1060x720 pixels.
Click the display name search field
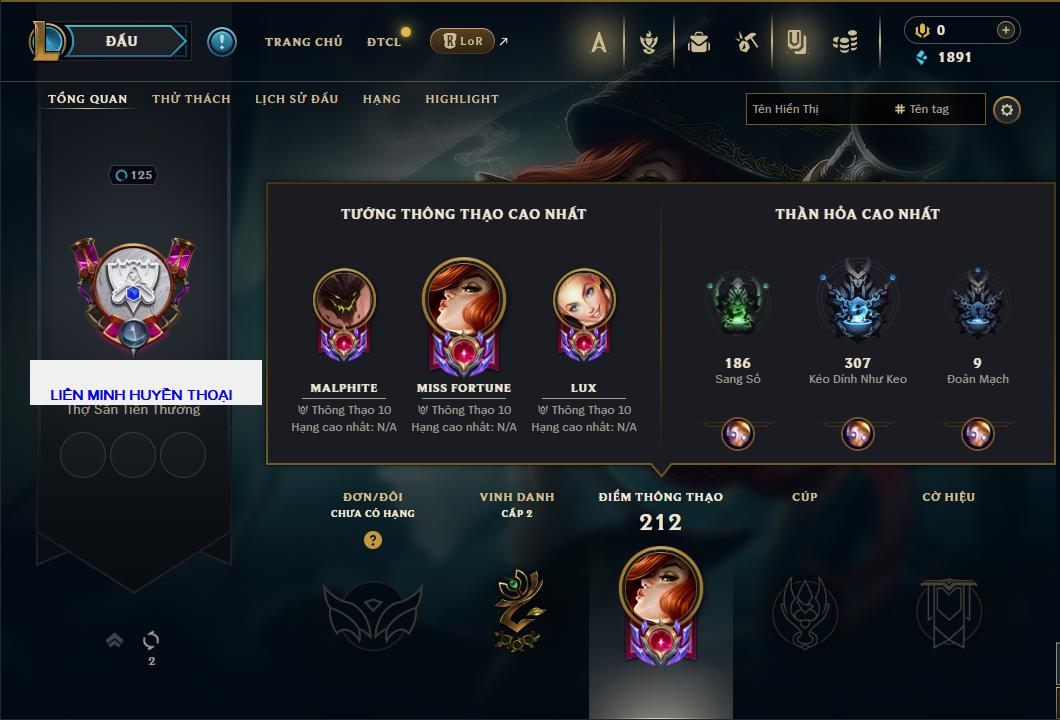(x=815, y=109)
